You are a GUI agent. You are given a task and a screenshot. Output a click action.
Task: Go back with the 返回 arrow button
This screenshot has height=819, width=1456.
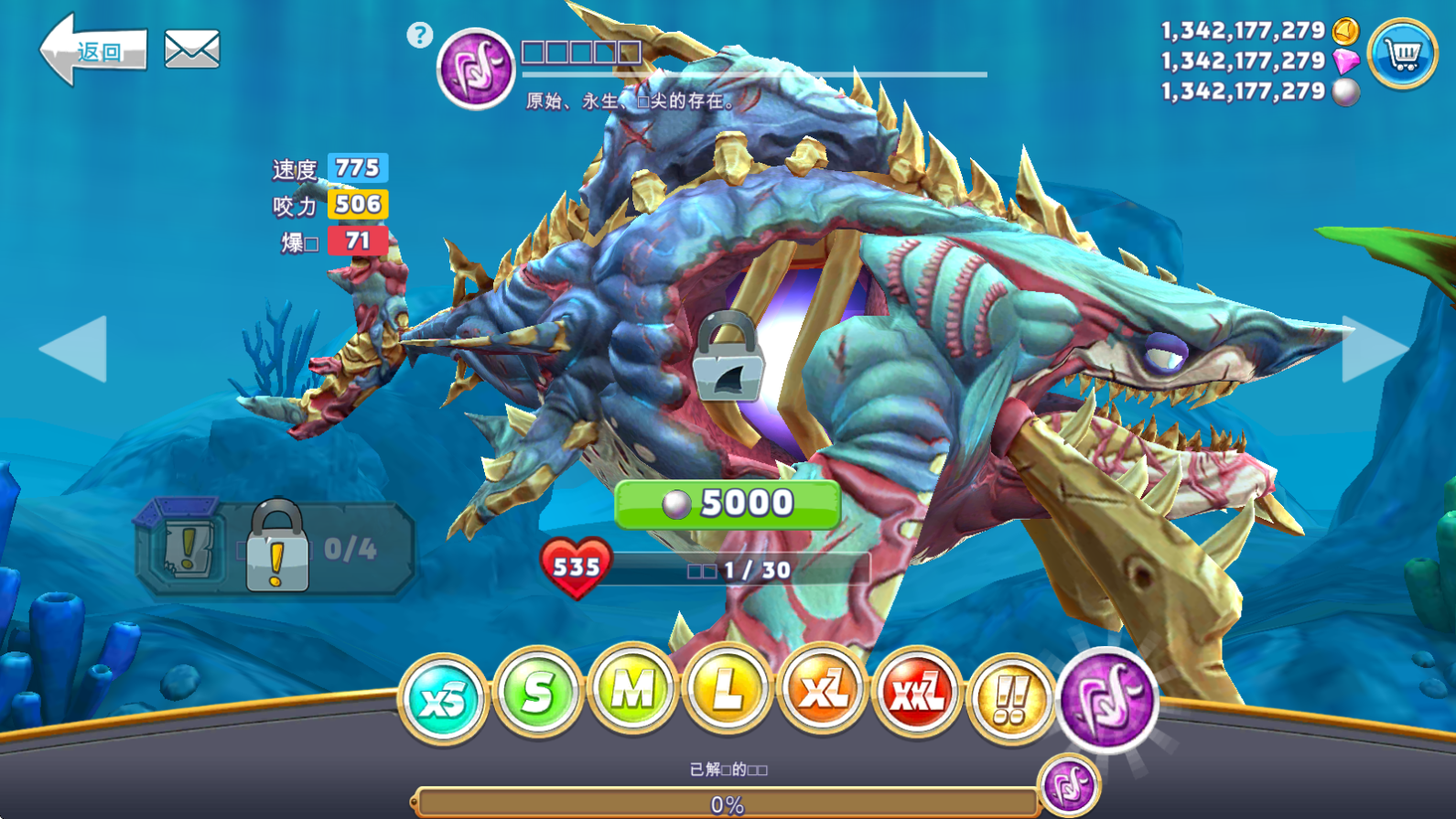pos(92,50)
